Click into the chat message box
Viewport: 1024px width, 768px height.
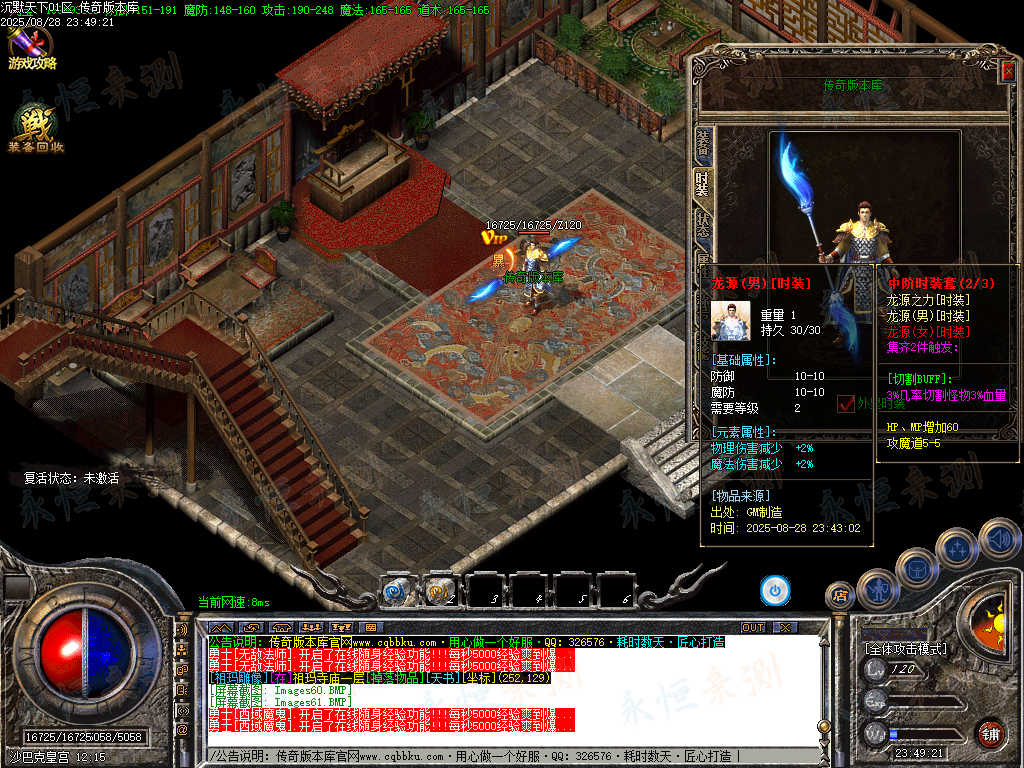coord(500,756)
